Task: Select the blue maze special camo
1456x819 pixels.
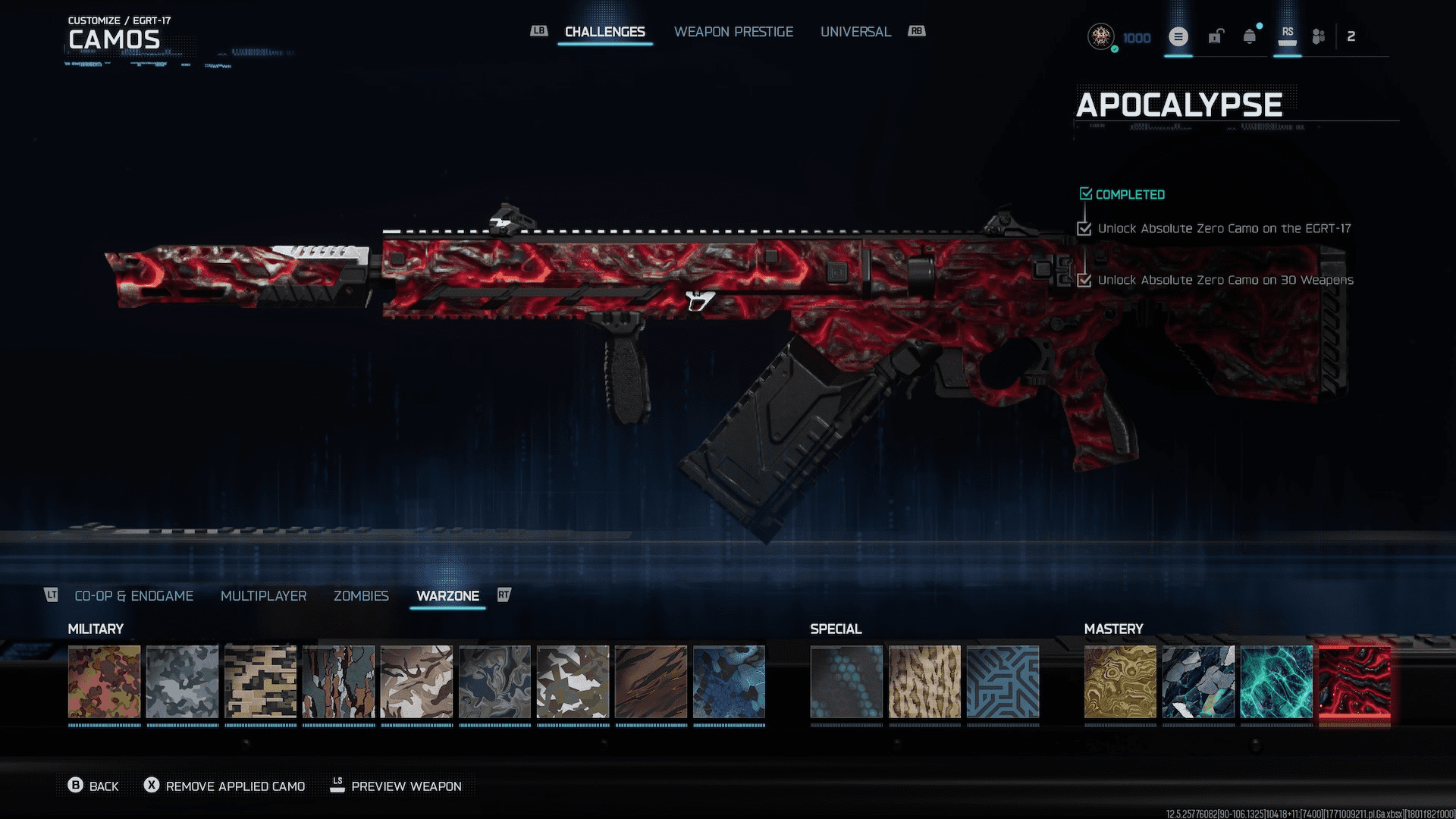Action: point(1003,682)
